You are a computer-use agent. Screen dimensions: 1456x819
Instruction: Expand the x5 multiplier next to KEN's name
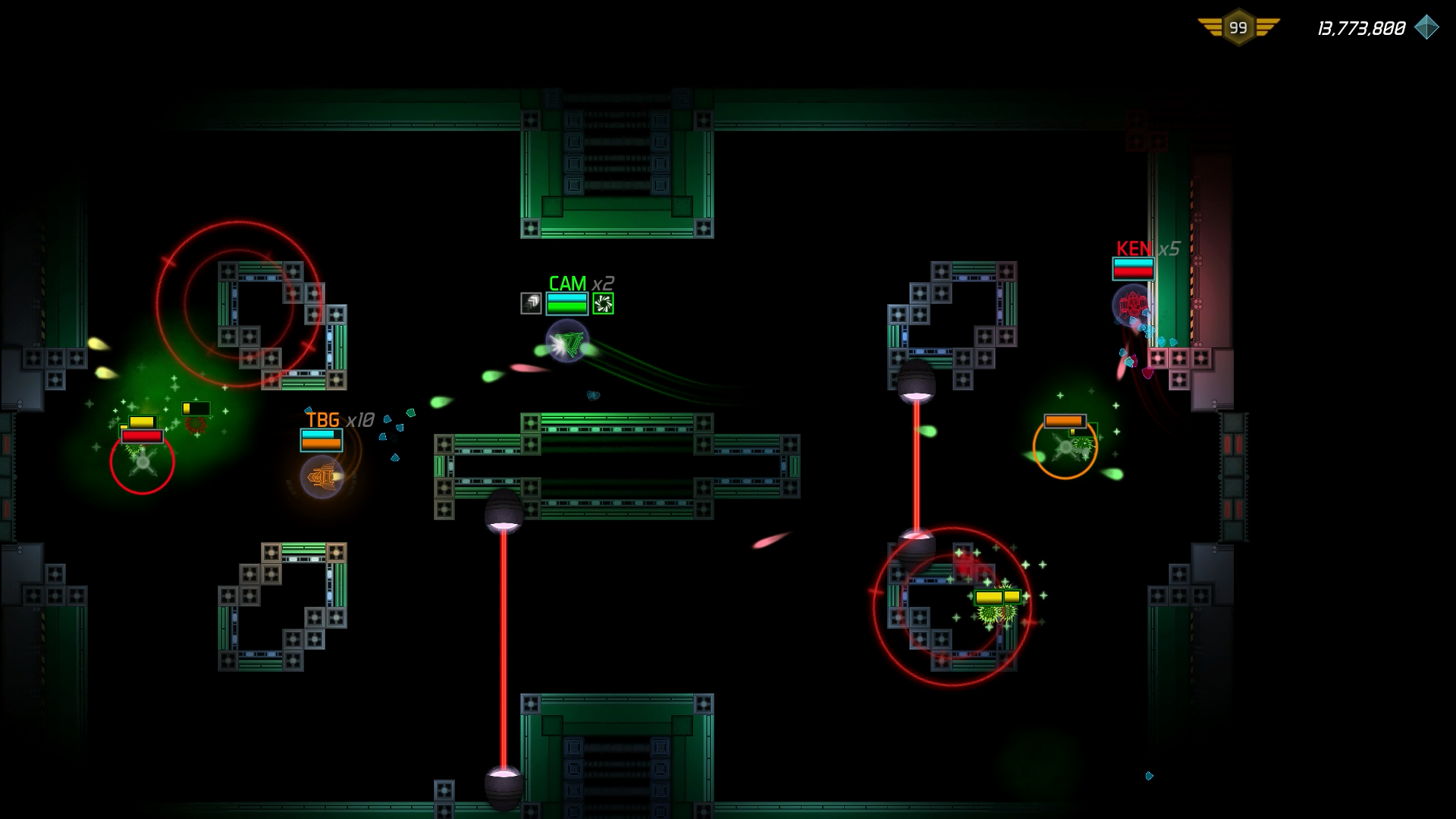click(1168, 248)
